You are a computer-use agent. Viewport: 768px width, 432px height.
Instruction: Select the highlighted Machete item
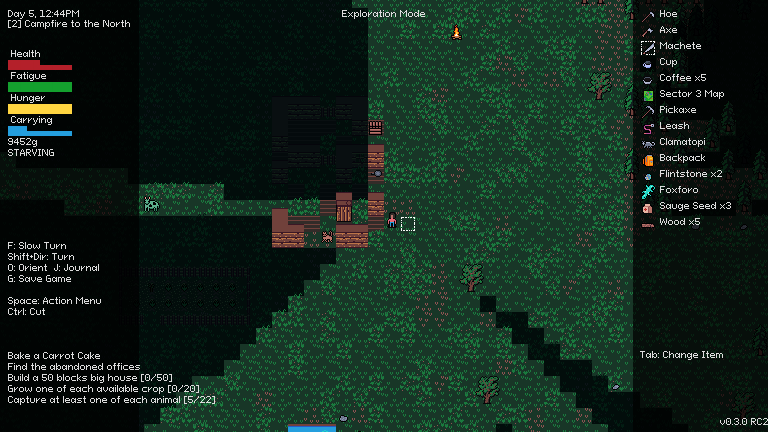pyautogui.click(x=680, y=46)
